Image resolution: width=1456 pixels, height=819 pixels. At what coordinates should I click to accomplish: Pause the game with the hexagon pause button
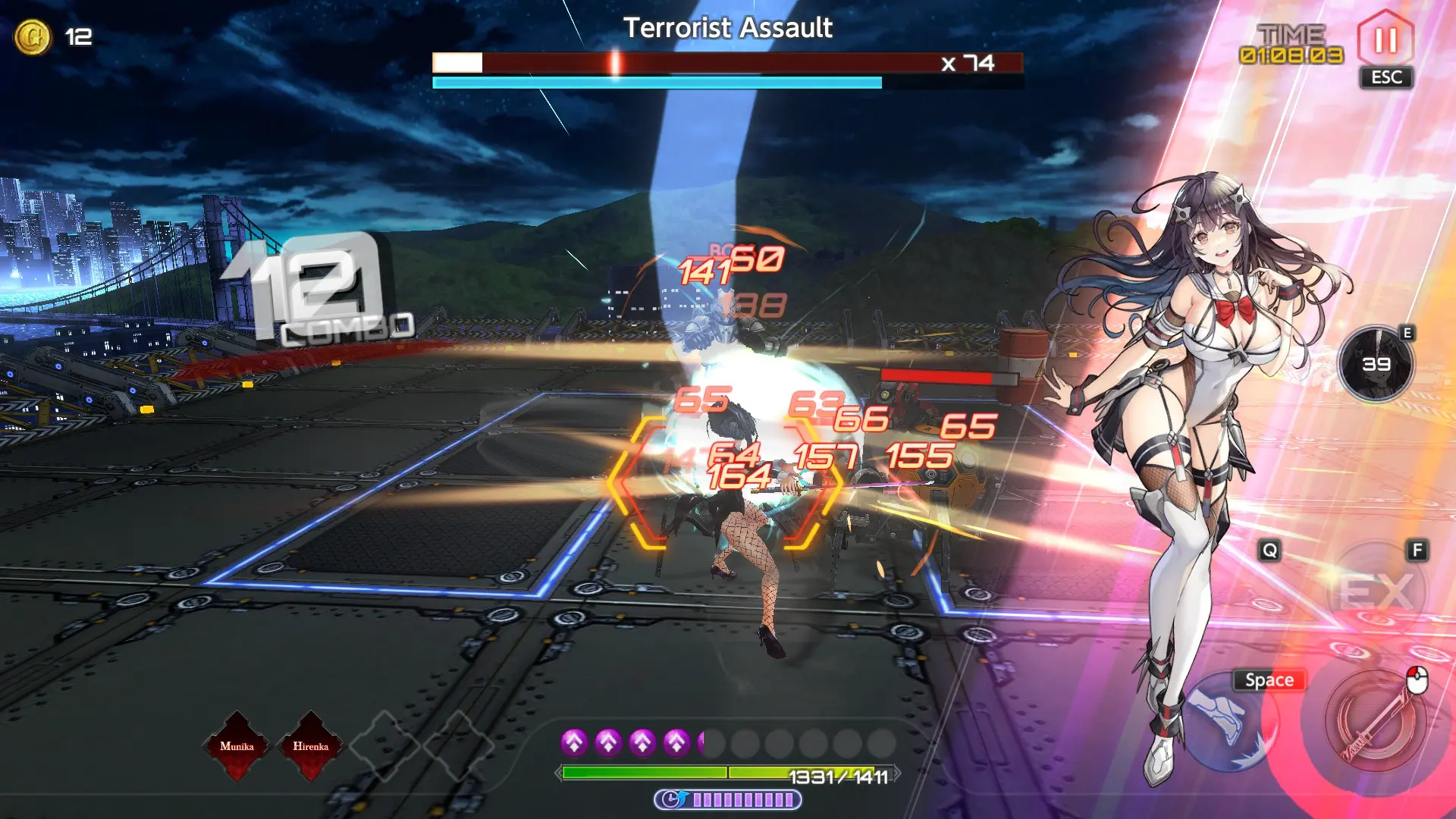pos(1385,39)
